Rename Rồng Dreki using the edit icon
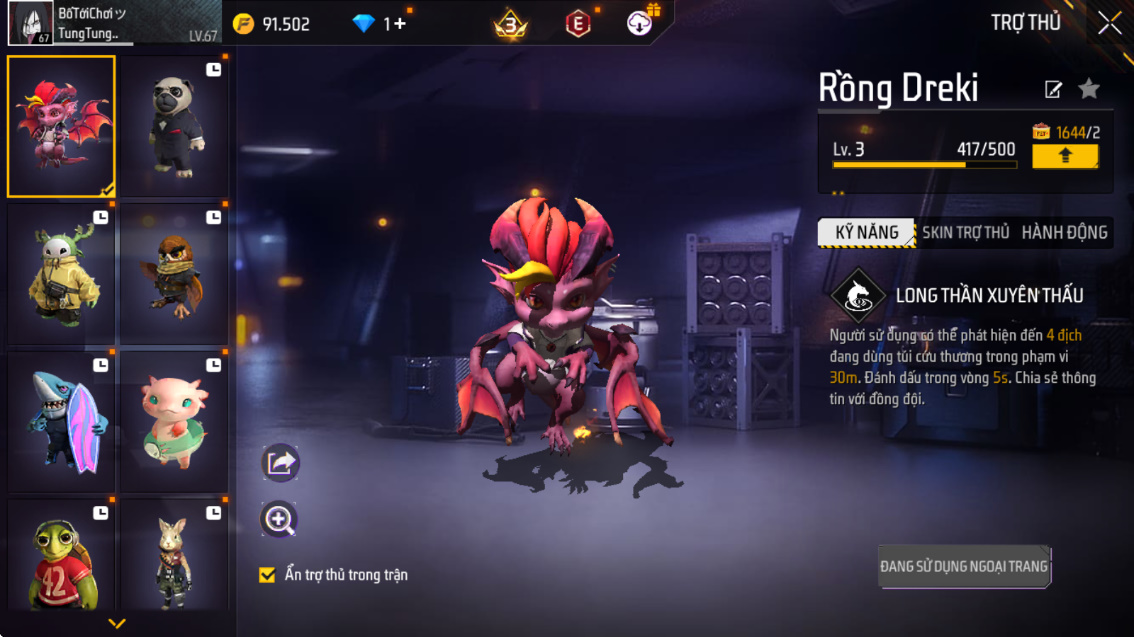This screenshot has width=1134, height=637. [1053, 90]
